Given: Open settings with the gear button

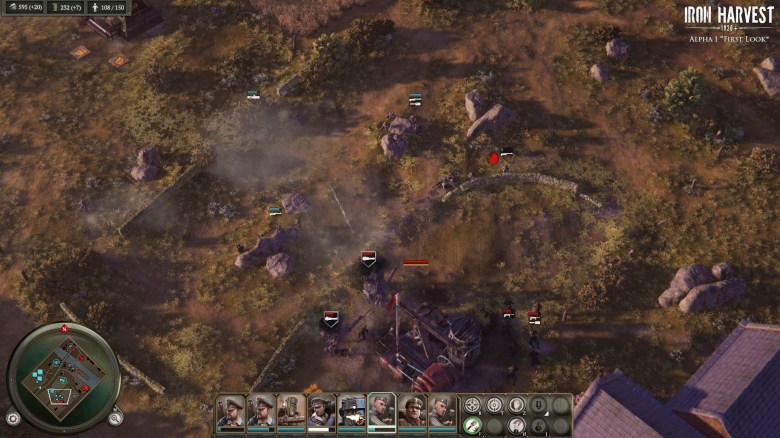Looking at the screenshot, I should (x=13, y=418).
